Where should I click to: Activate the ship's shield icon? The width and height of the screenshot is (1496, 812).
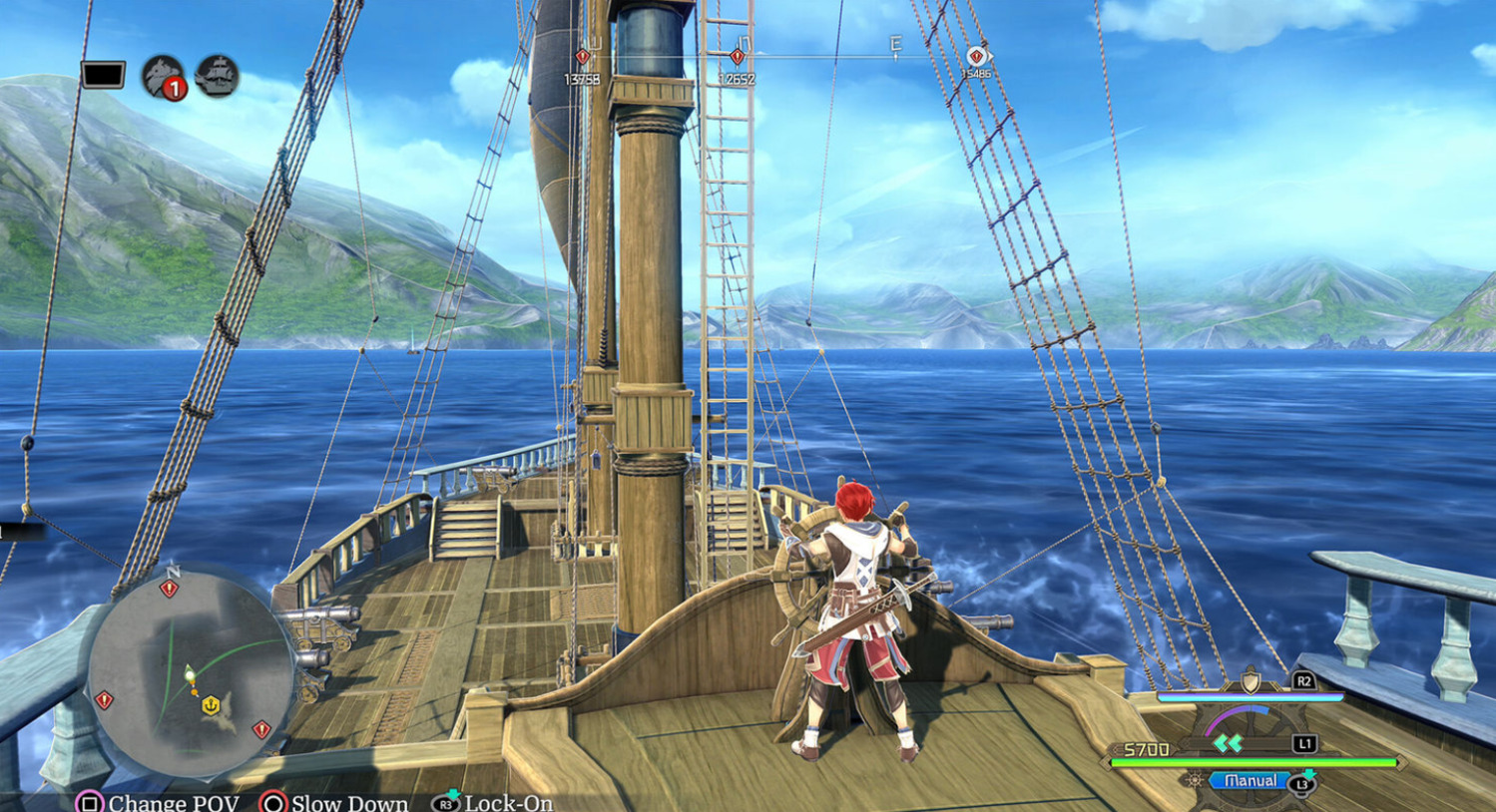click(1249, 682)
